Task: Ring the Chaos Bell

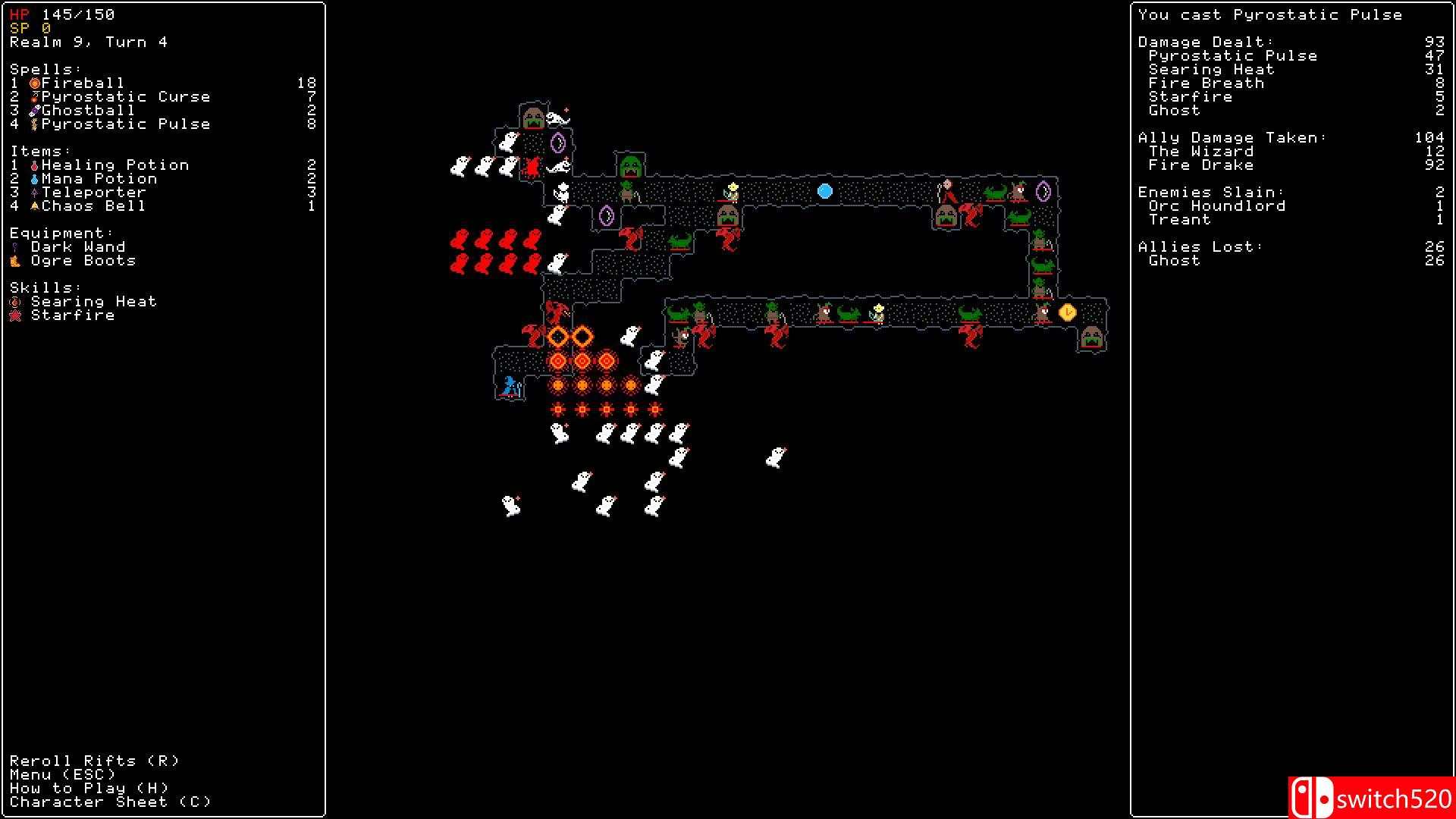Action: (x=95, y=206)
